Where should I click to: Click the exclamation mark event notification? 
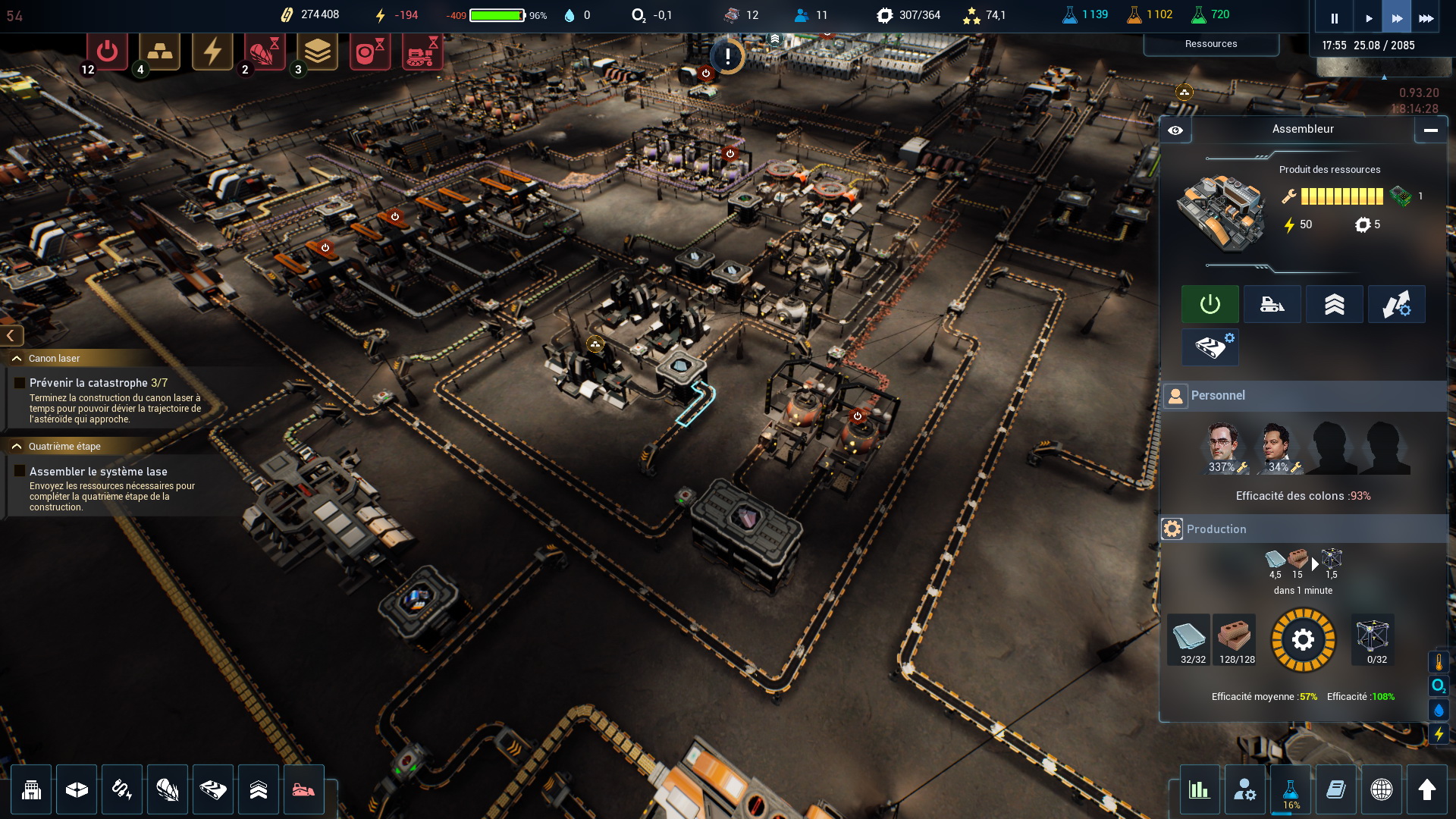[x=727, y=56]
